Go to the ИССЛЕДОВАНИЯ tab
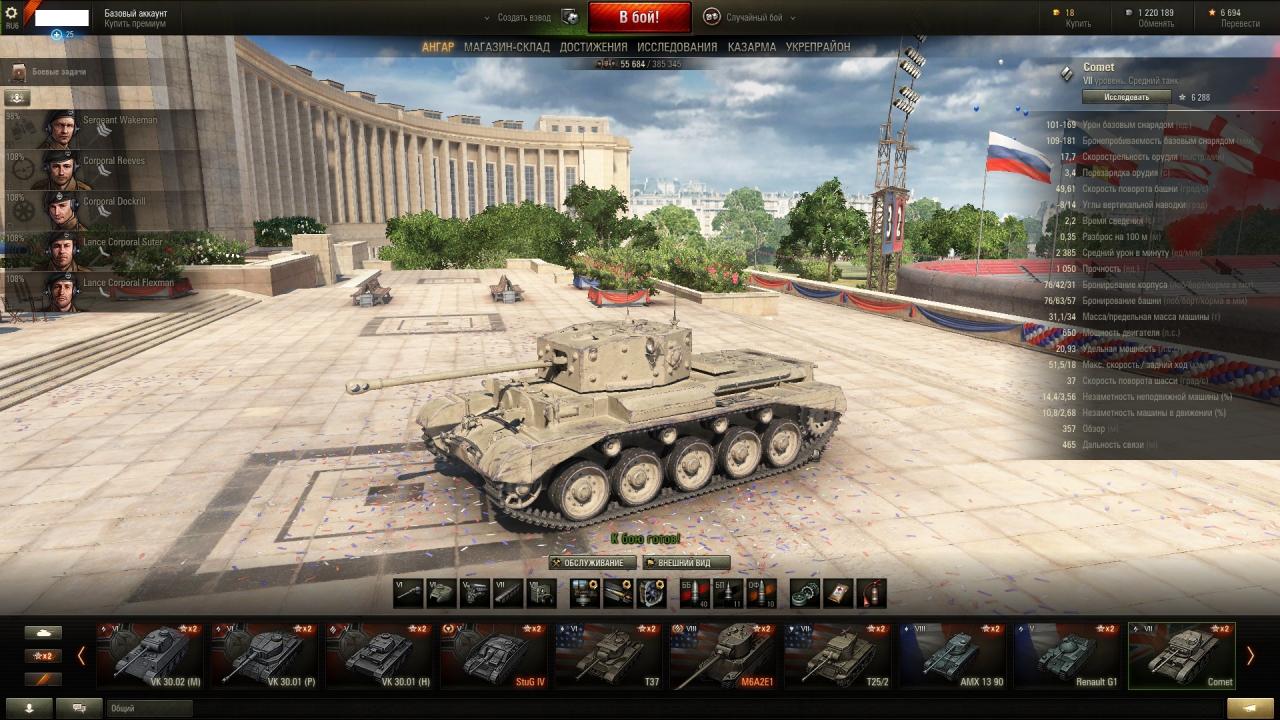 [x=677, y=47]
